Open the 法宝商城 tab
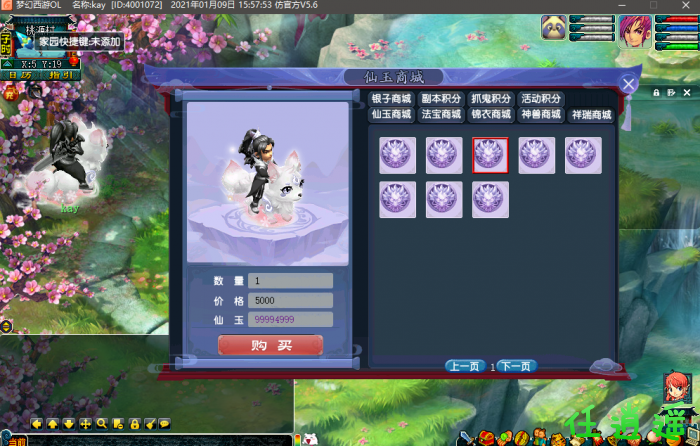Image resolution: width=700 pixels, height=446 pixels. (x=441, y=114)
